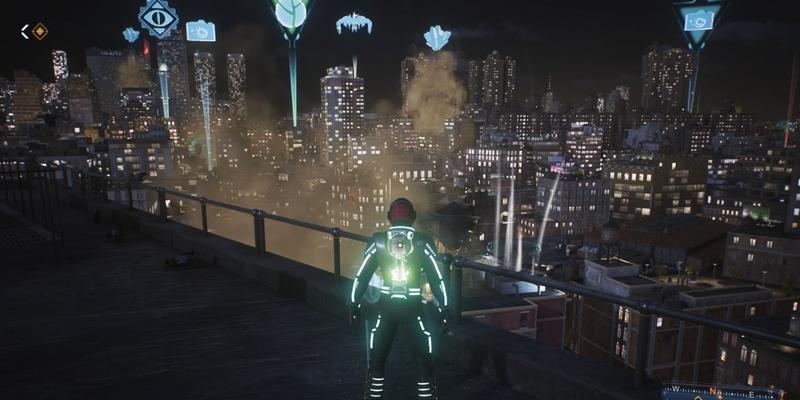Pick the camera marker in the triangular beacon
Viewport: 800px width, 400px height.
[699, 18]
